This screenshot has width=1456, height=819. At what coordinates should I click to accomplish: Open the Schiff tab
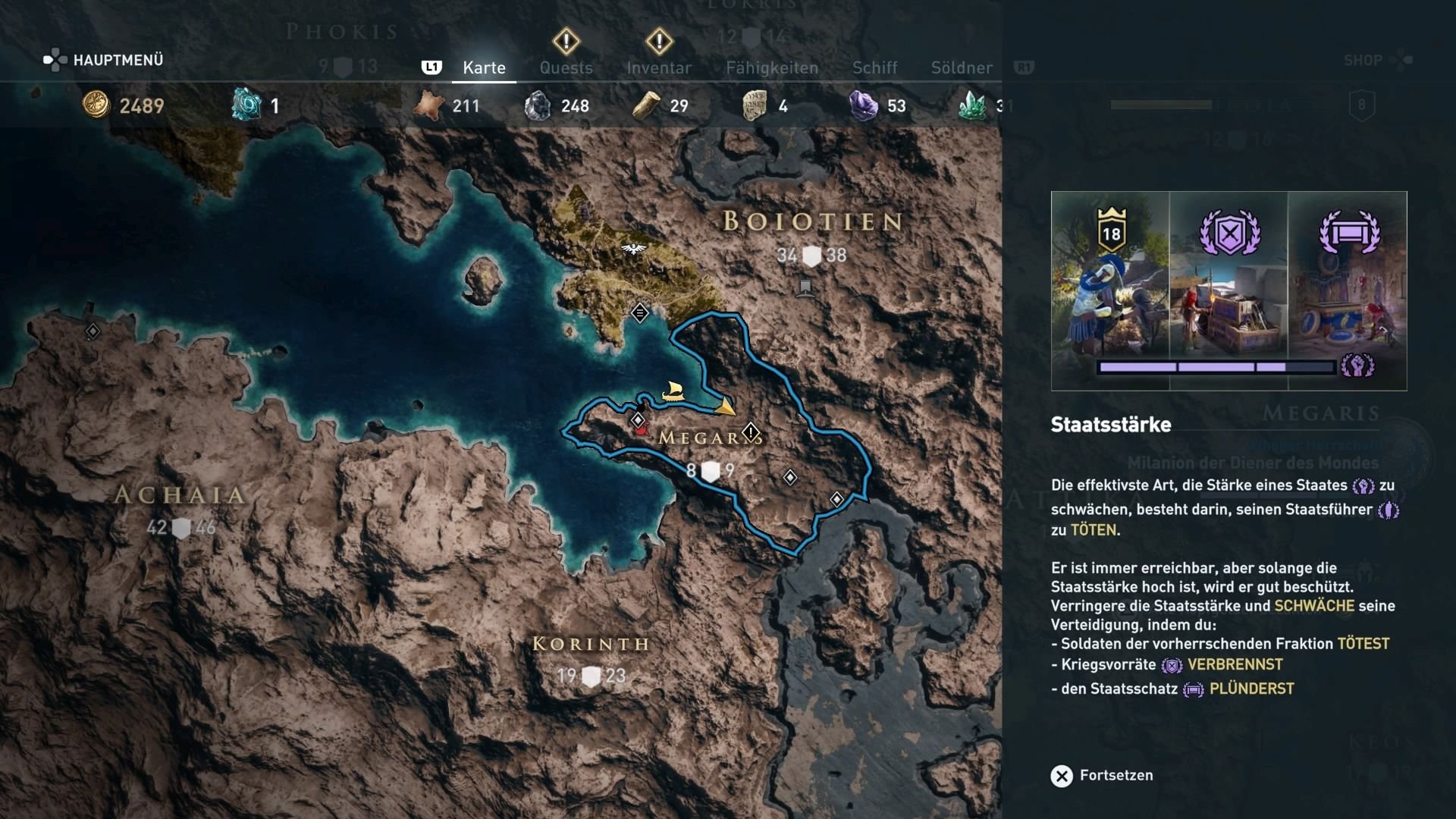coord(875,67)
